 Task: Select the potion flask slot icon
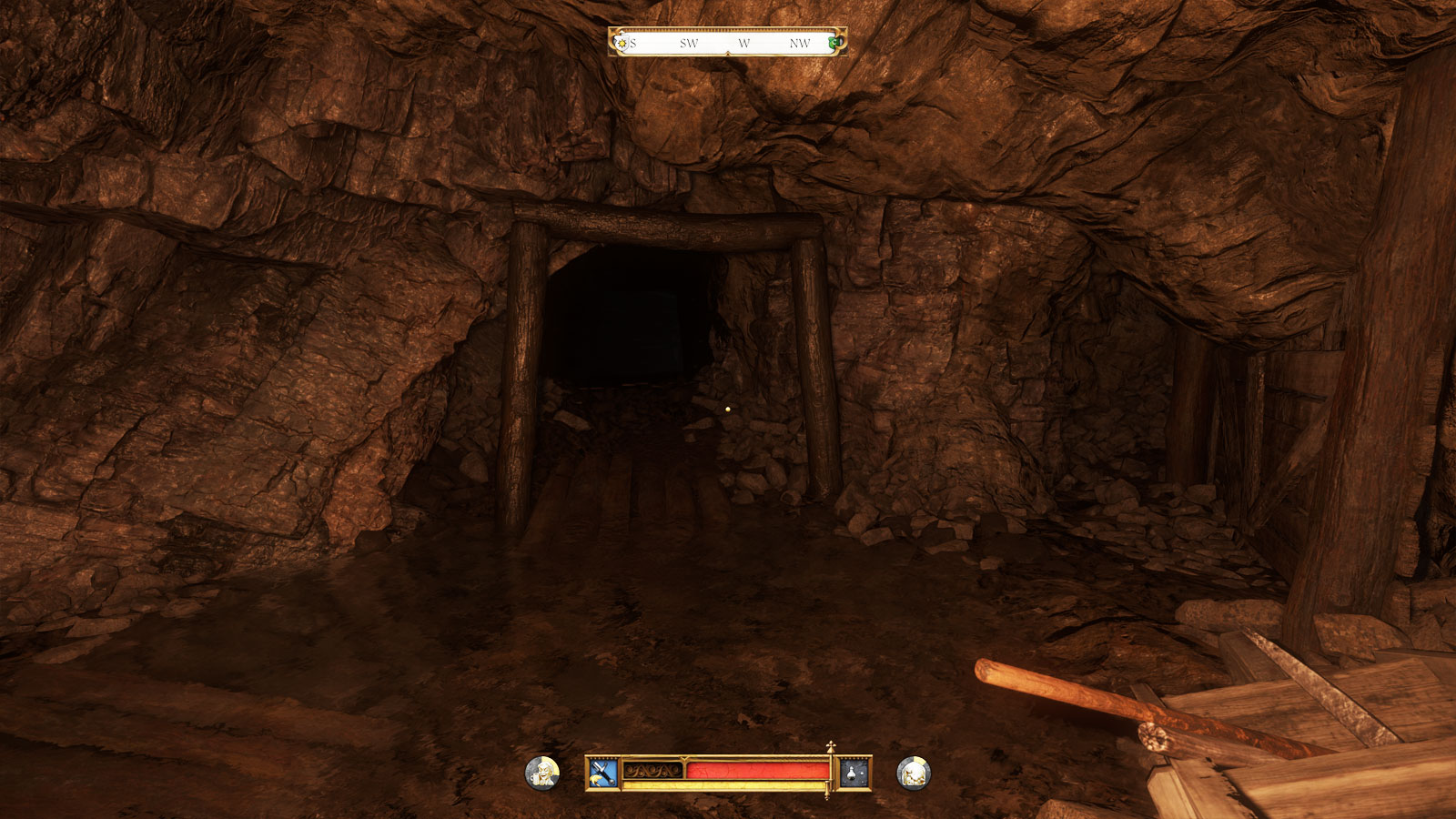[x=854, y=773]
